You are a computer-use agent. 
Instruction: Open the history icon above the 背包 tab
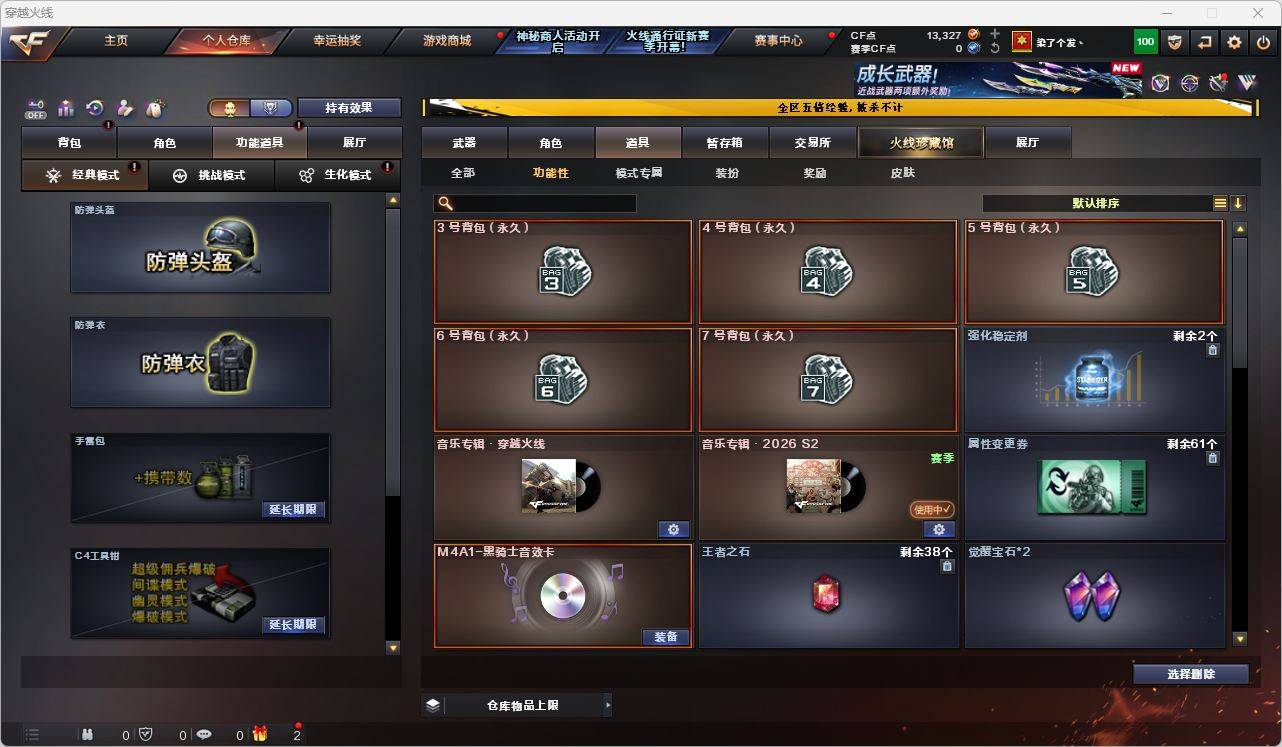click(x=93, y=108)
